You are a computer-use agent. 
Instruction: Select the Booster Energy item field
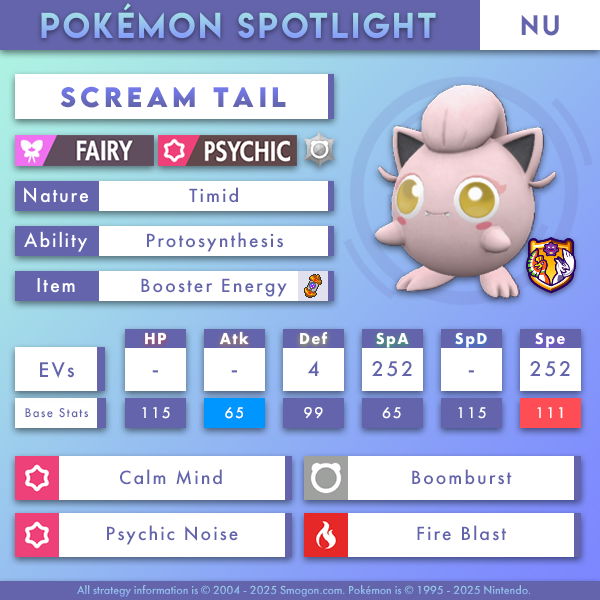(214, 286)
